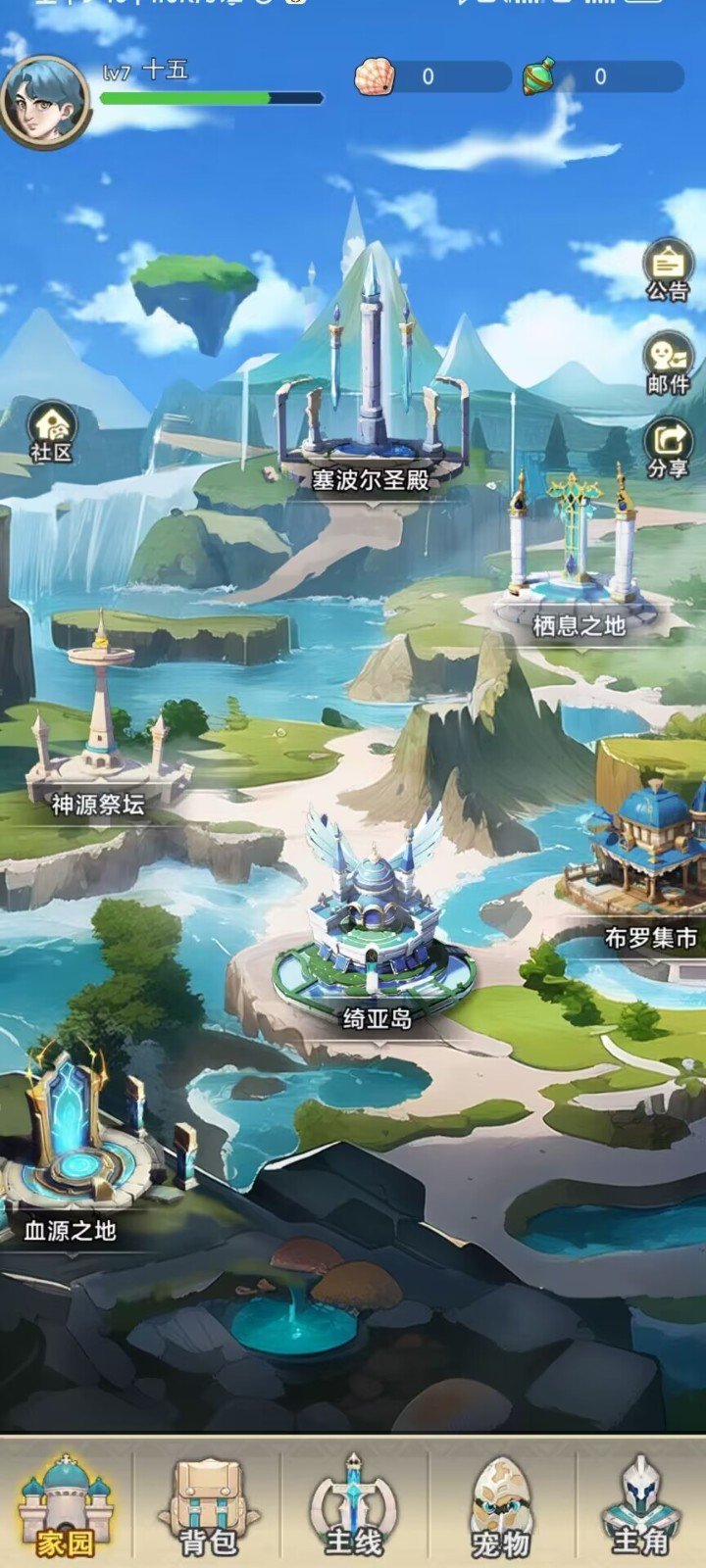The height and width of the screenshot is (1568, 706).
Task: Open the player avatar profile
Action: (45, 101)
